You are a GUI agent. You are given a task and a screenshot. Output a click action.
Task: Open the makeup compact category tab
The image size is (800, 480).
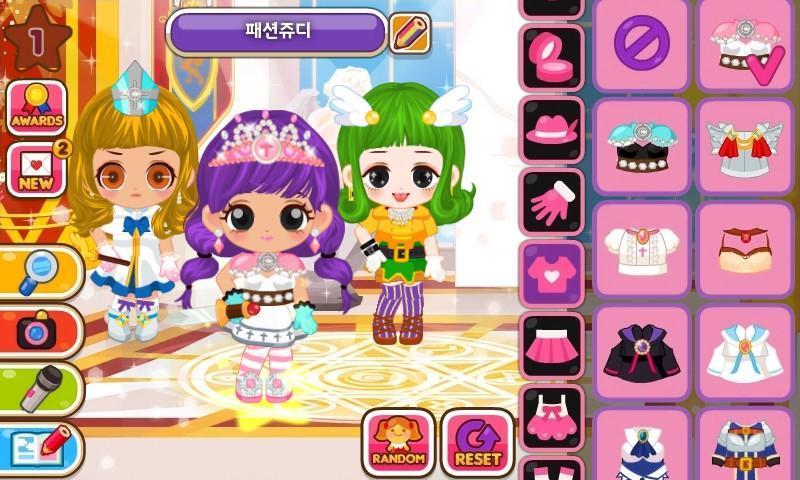point(551,58)
